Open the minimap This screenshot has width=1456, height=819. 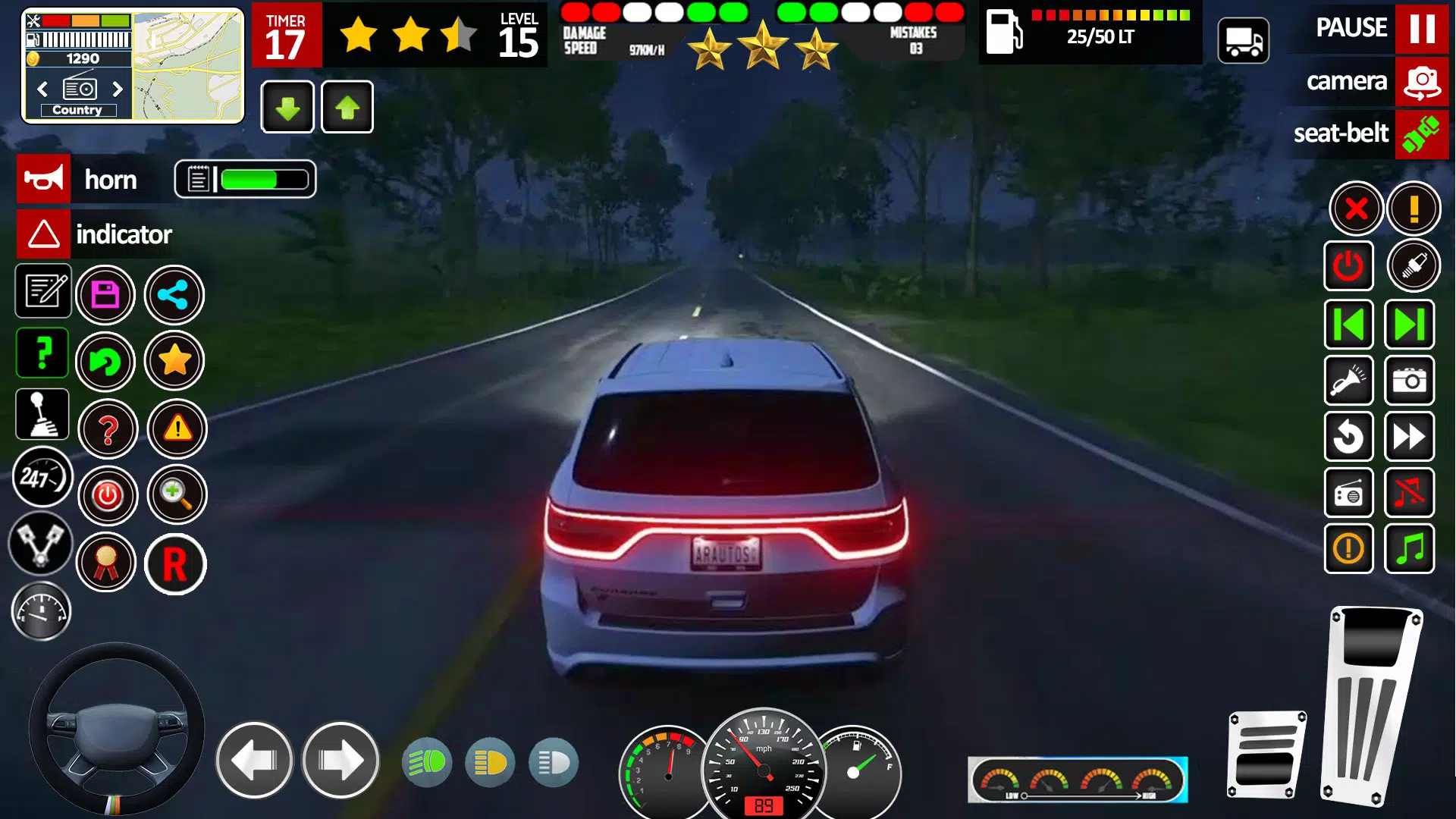(x=188, y=66)
